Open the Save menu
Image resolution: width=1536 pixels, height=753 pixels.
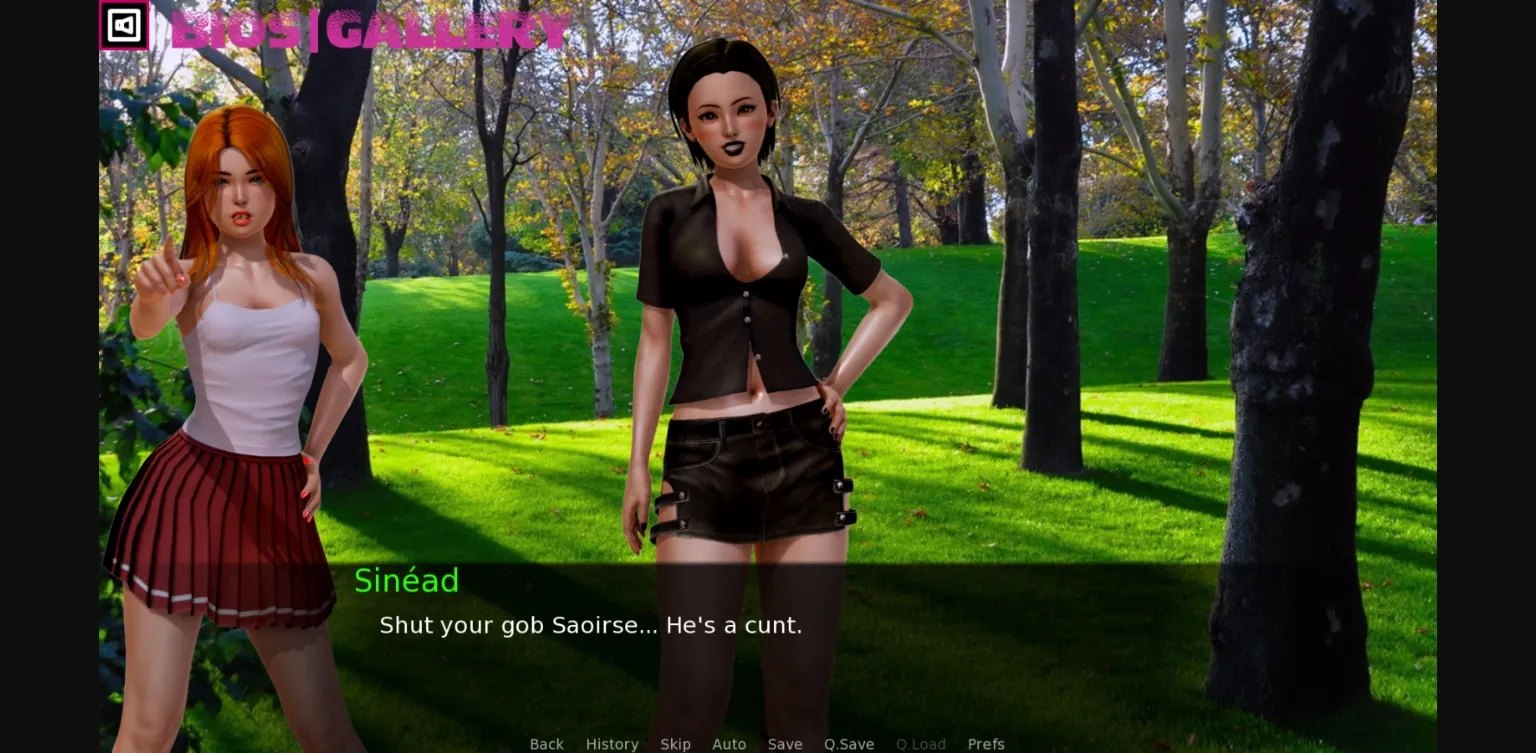coord(784,744)
